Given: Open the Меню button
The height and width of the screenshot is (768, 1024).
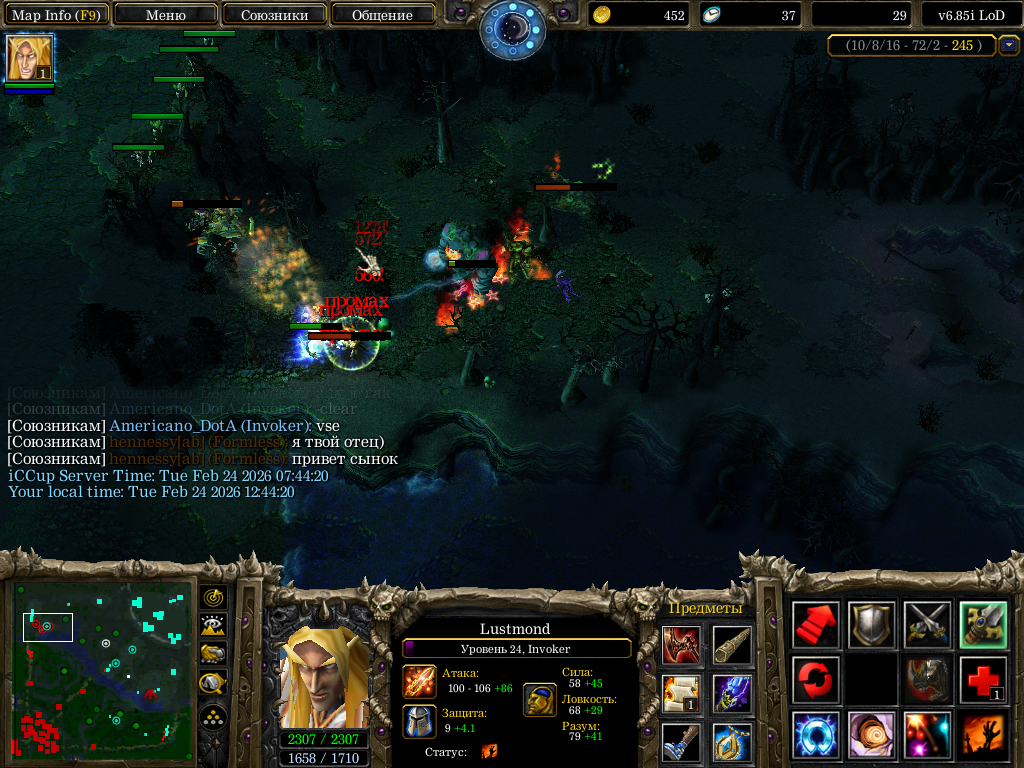Looking at the screenshot, I should pos(166,15).
